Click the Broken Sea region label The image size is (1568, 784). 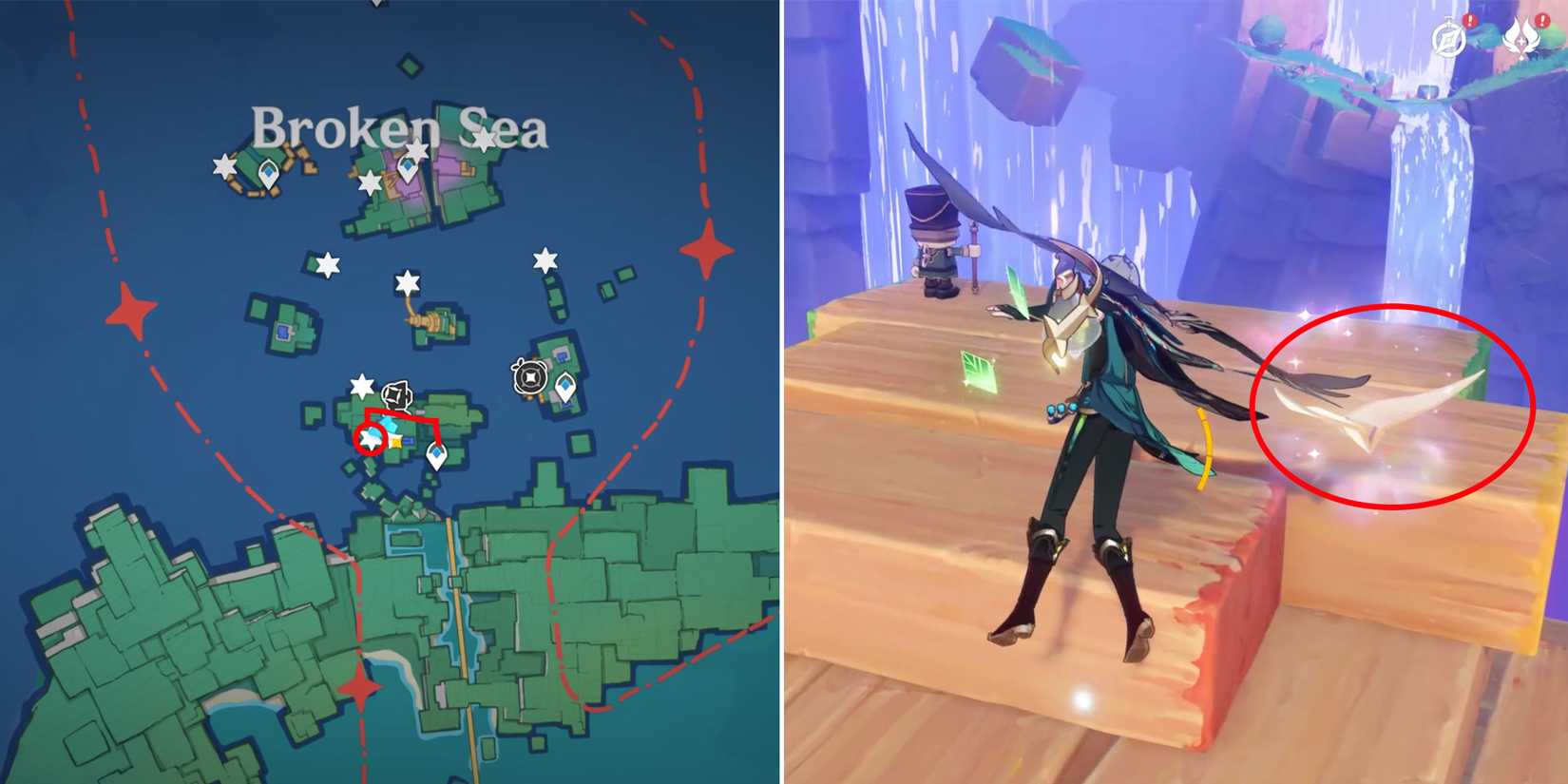pos(399,128)
